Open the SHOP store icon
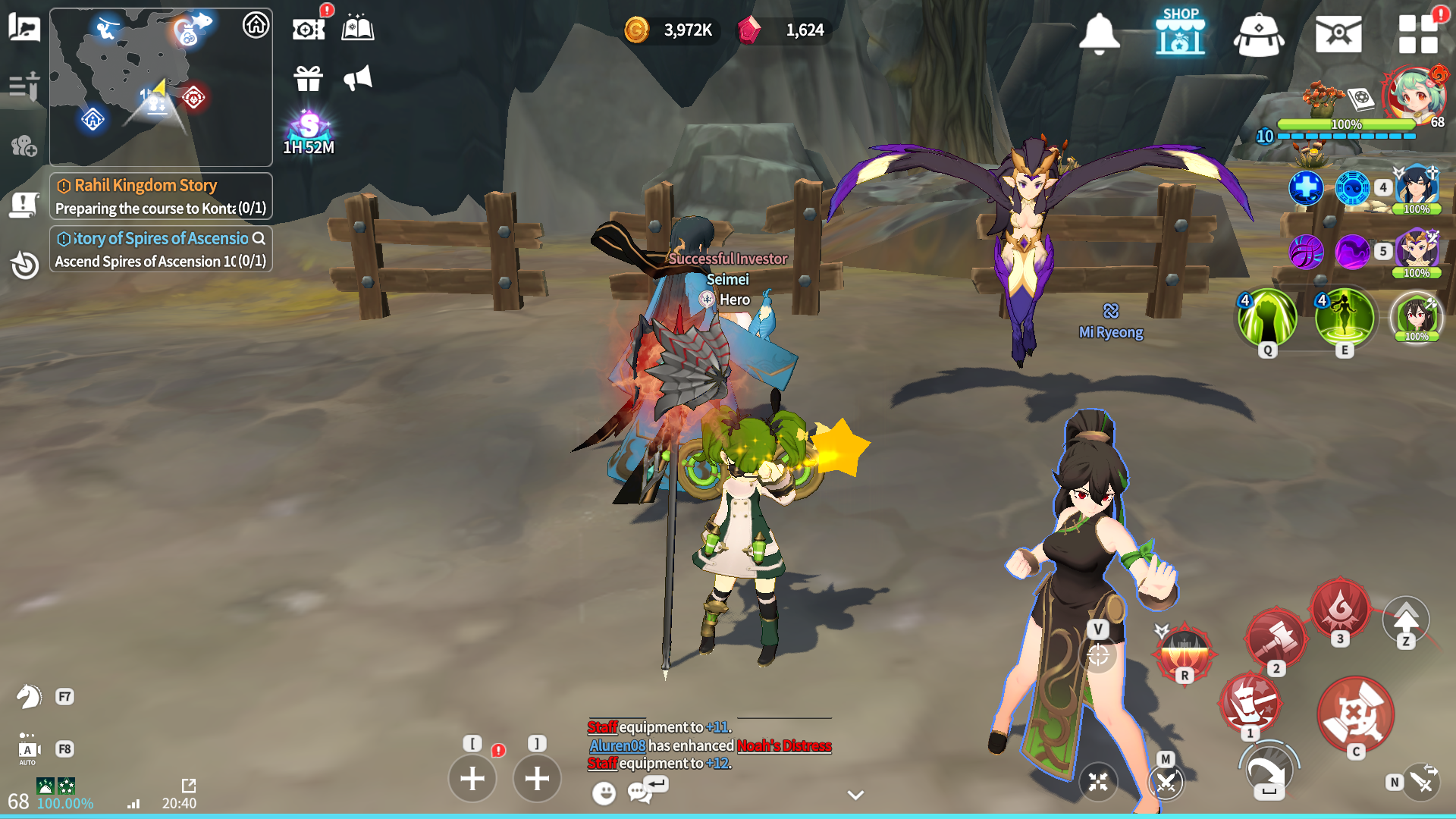This screenshot has width=1456, height=819. (1180, 33)
